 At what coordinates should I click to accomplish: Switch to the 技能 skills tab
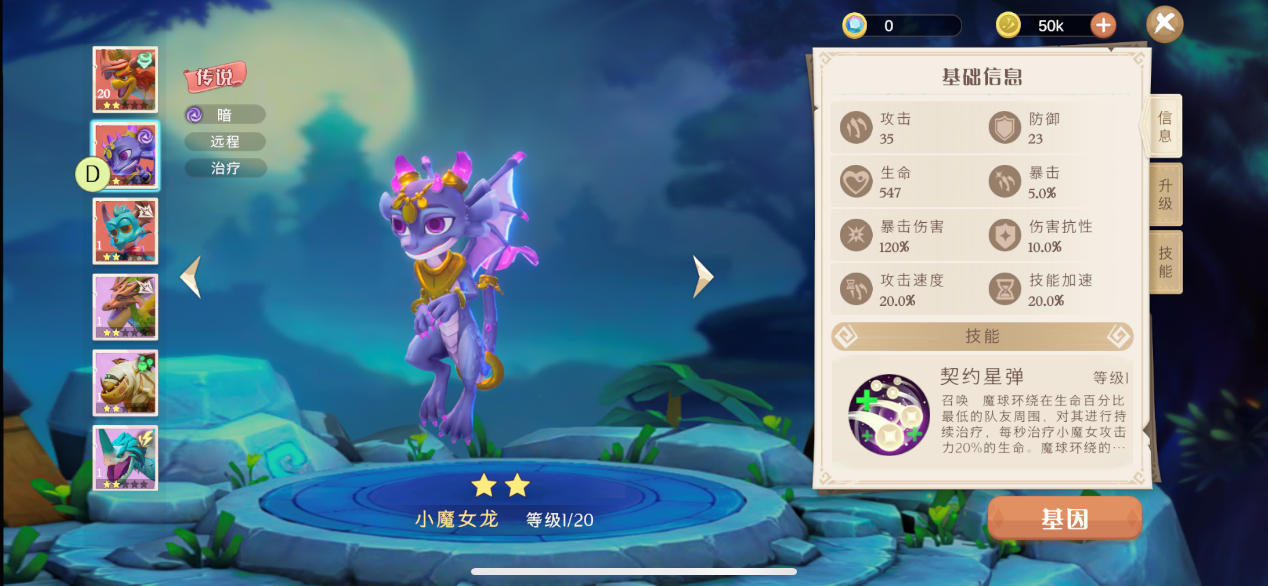coord(1165,262)
